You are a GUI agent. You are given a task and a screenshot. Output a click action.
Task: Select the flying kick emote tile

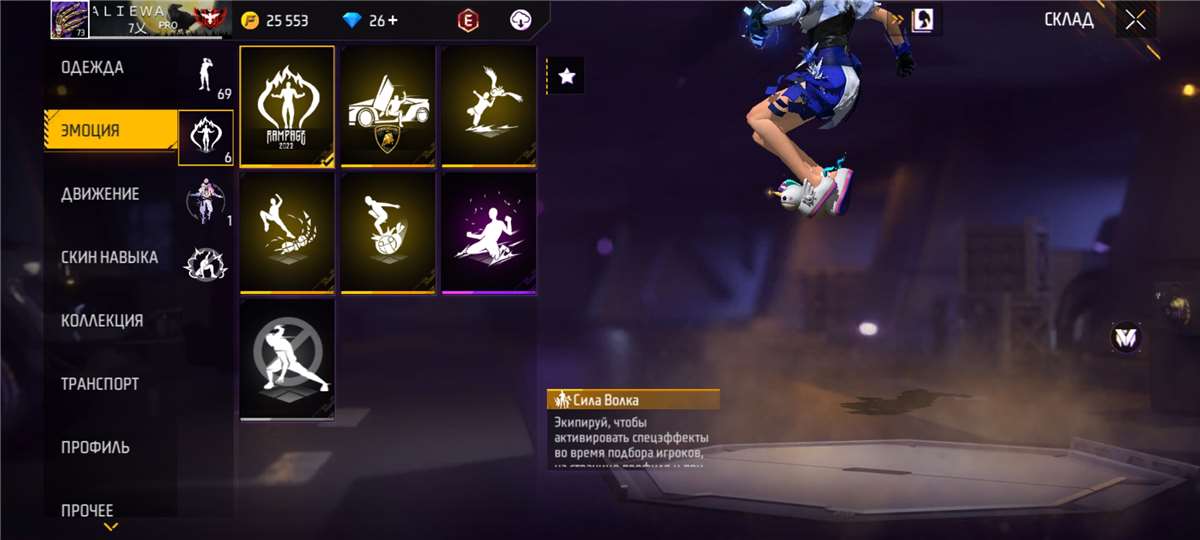(489, 106)
